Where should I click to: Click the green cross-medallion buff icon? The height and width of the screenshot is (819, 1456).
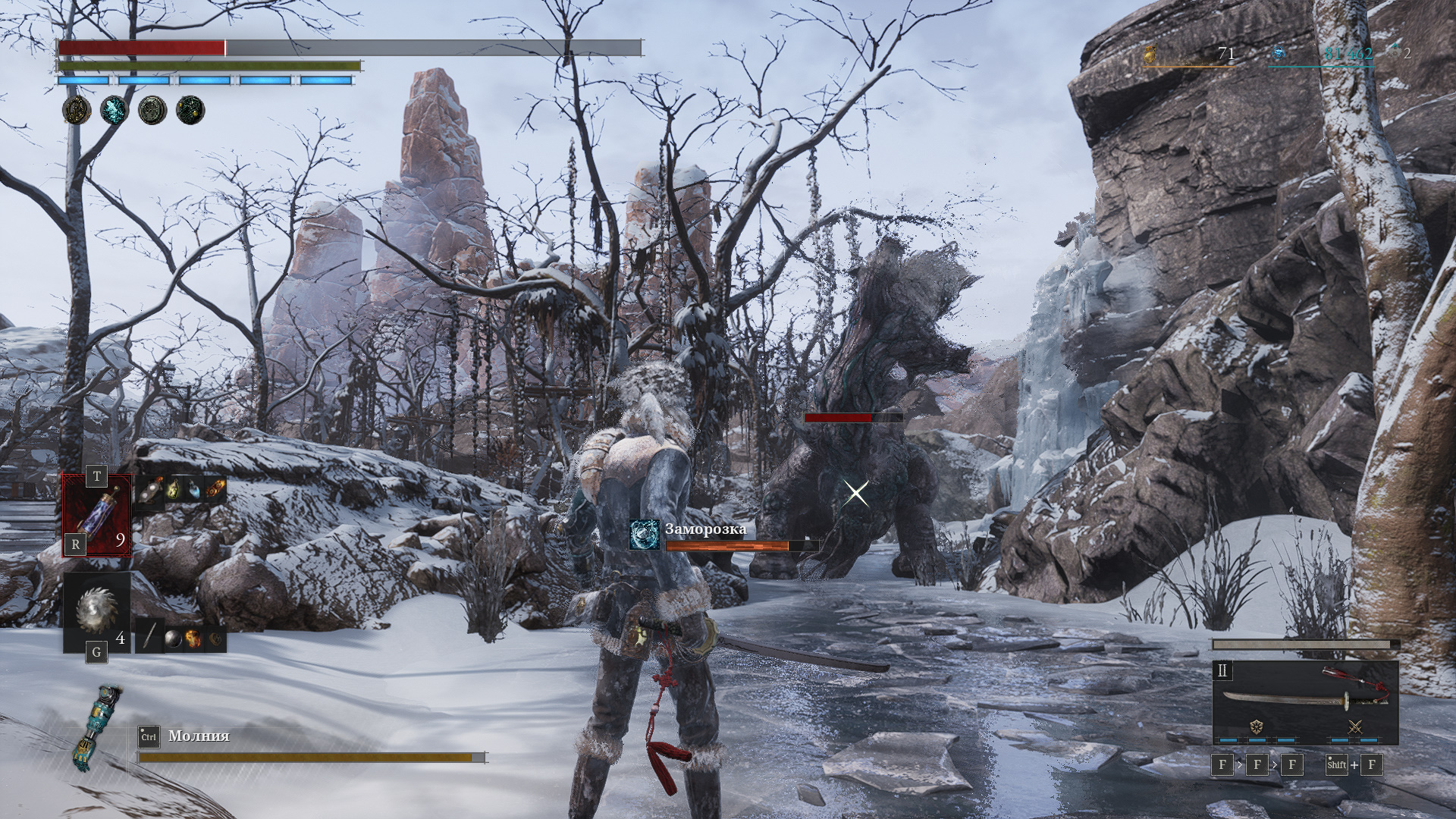[x=152, y=111]
